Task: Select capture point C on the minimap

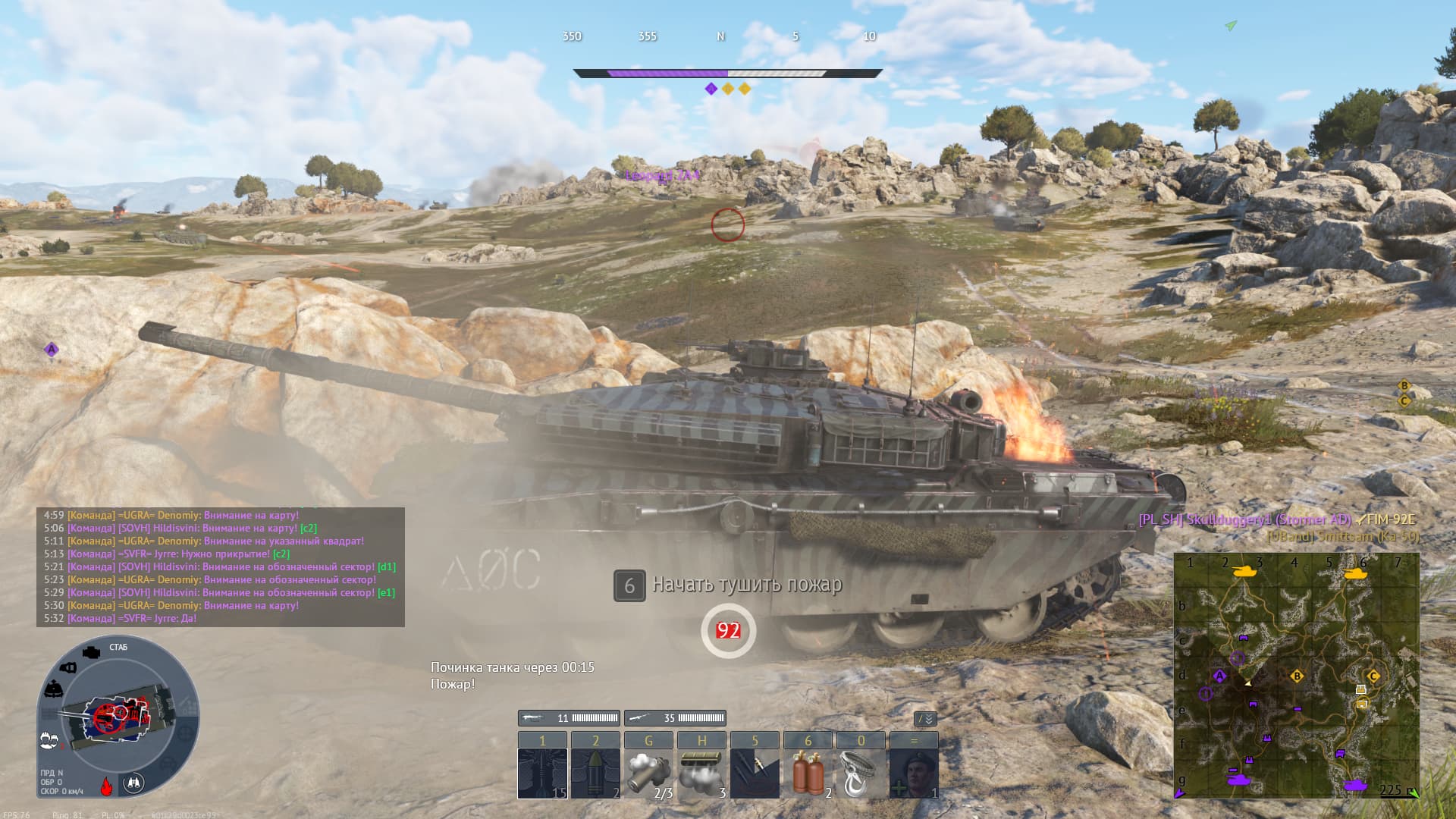Action: [1373, 676]
